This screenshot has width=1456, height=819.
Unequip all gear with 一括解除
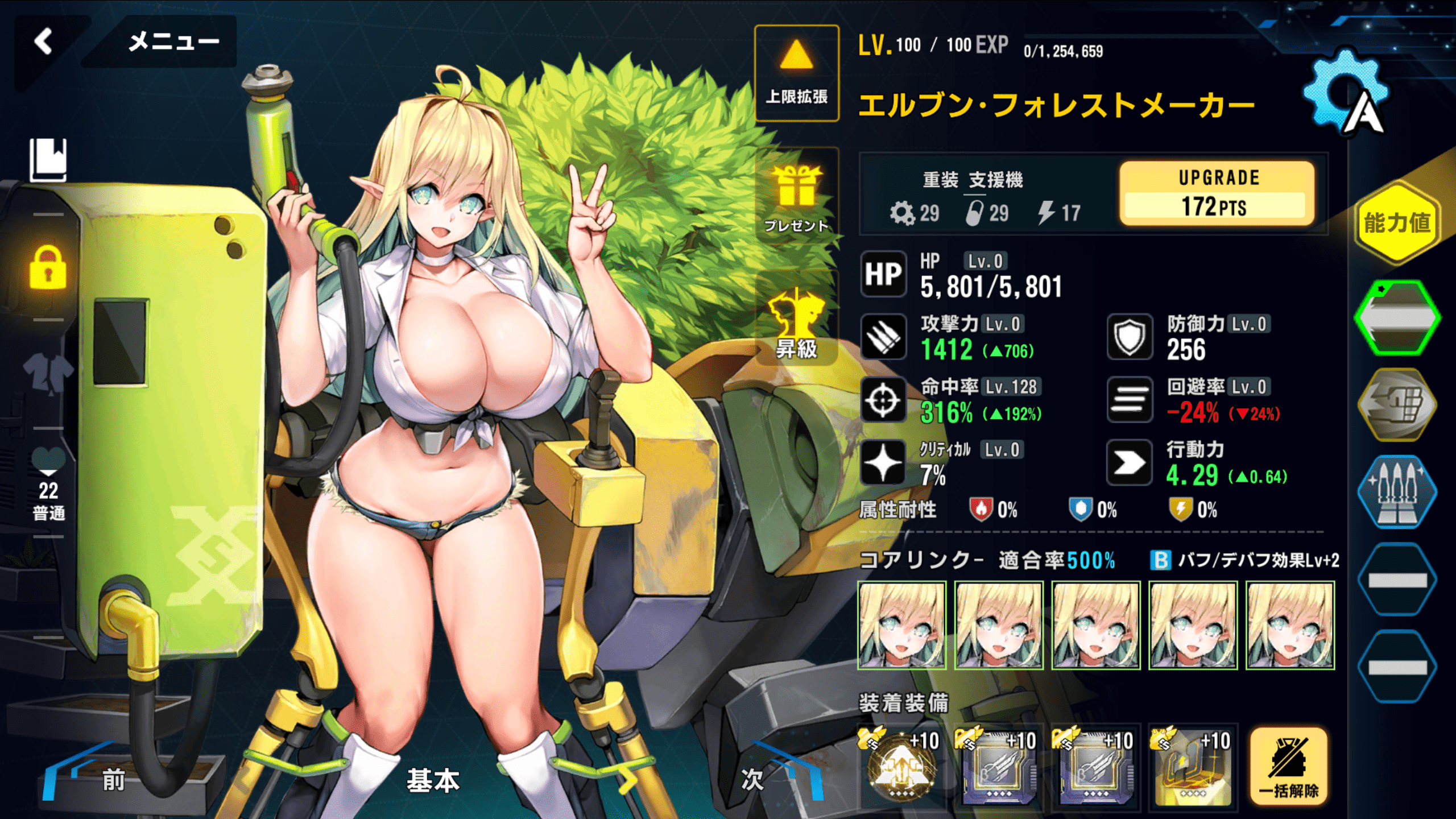pyautogui.click(x=1289, y=766)
